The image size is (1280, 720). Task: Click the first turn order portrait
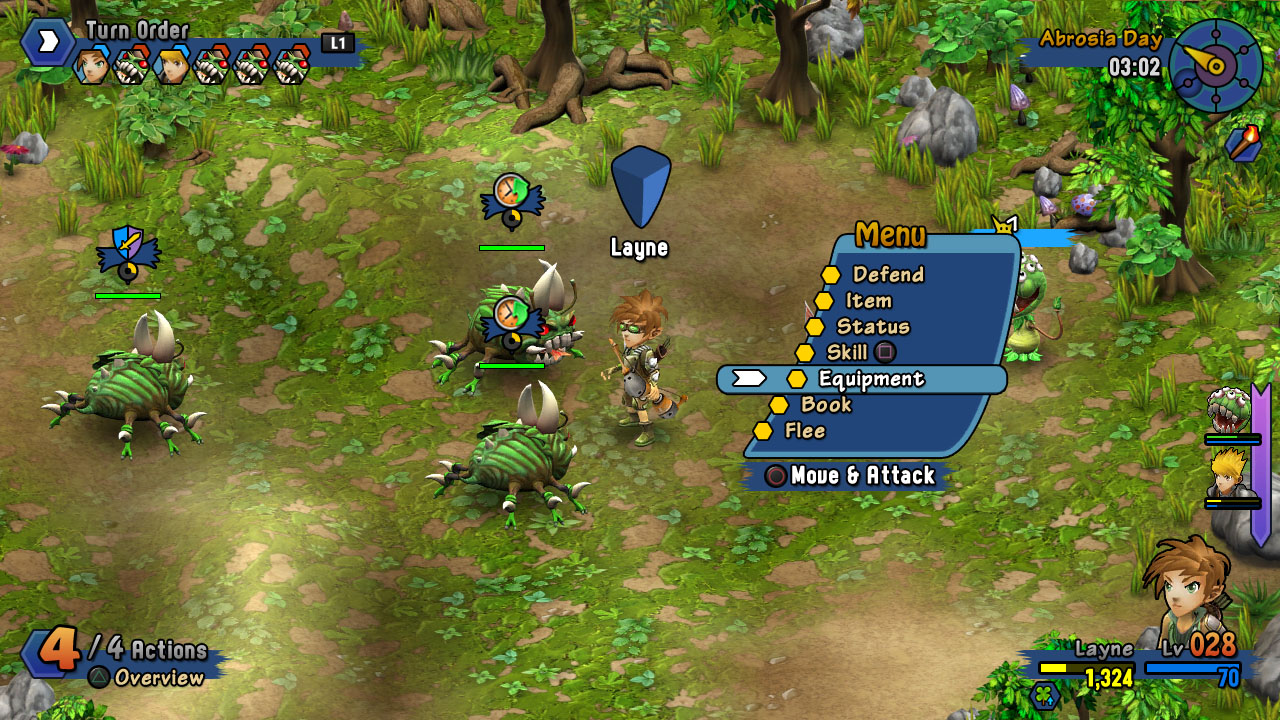92,66
